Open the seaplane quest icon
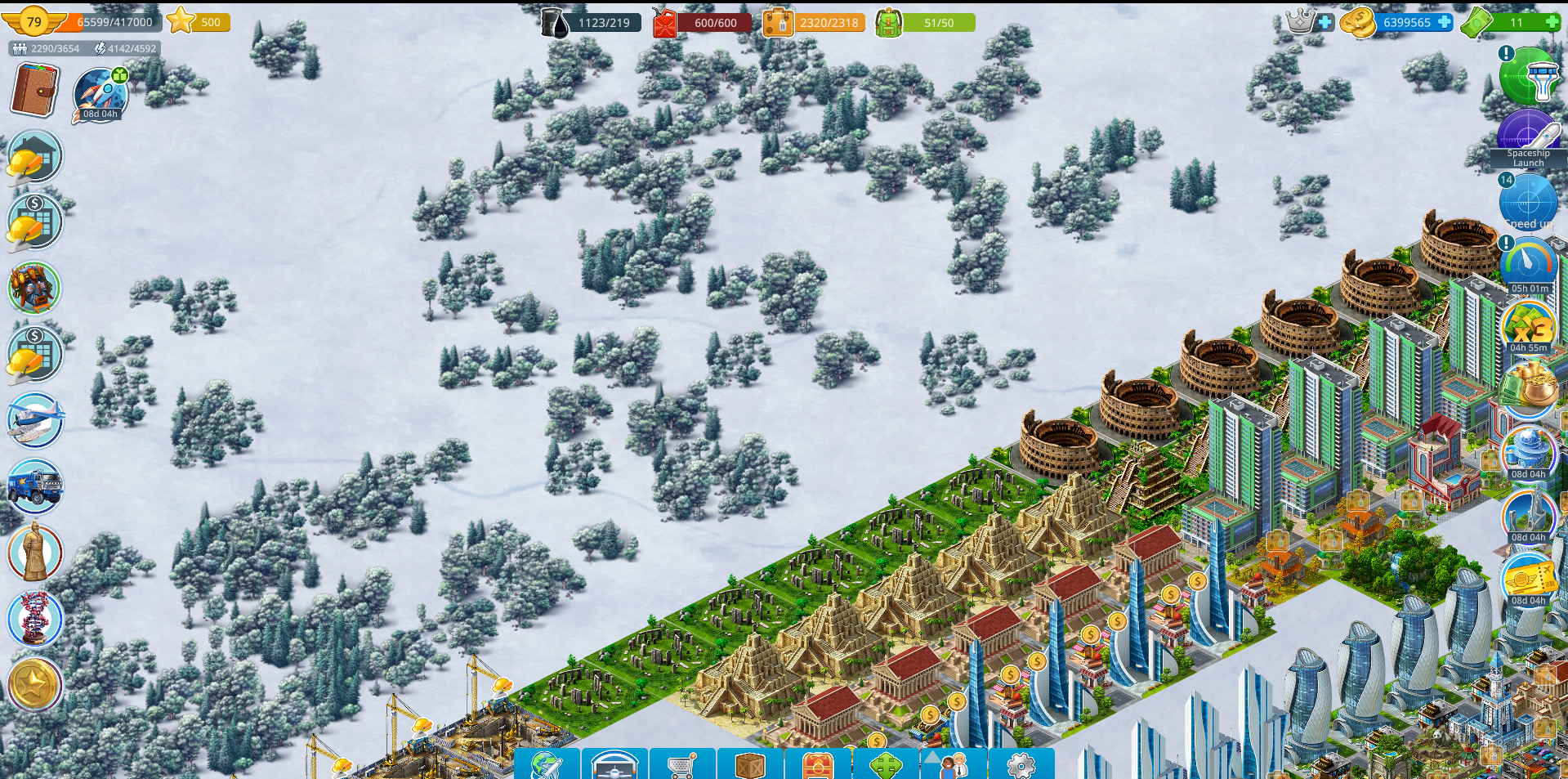The height and width of the screenshot is (779, 1568). pyautogui.click(x=34, y=420)
